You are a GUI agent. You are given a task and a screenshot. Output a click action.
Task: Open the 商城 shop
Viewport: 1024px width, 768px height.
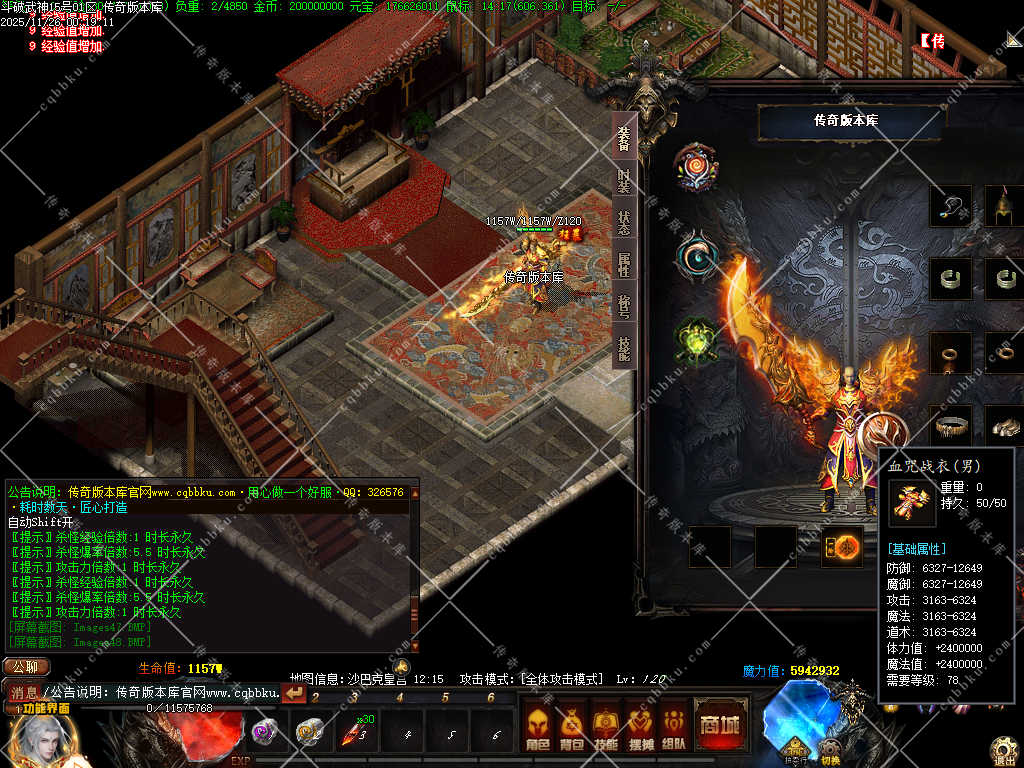click(x=719, y=725)
